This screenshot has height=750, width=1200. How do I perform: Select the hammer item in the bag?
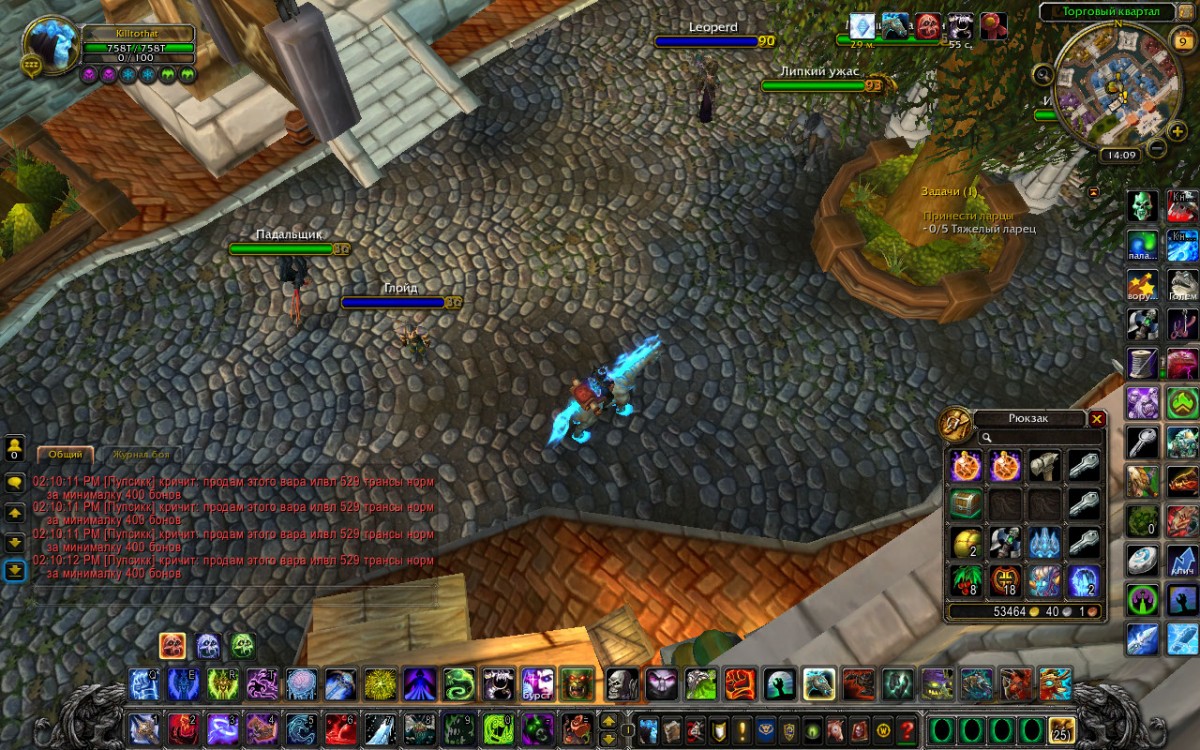pos(1044,465)
